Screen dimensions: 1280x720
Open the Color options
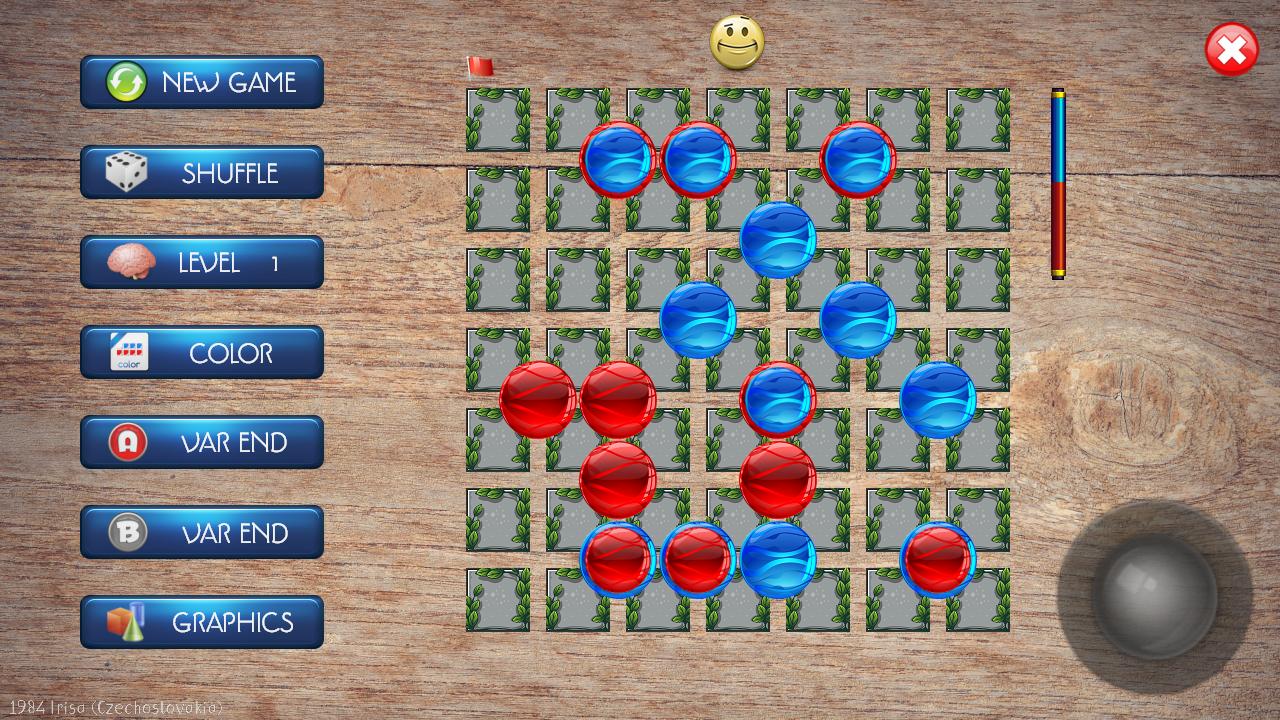tap(202, 352)
